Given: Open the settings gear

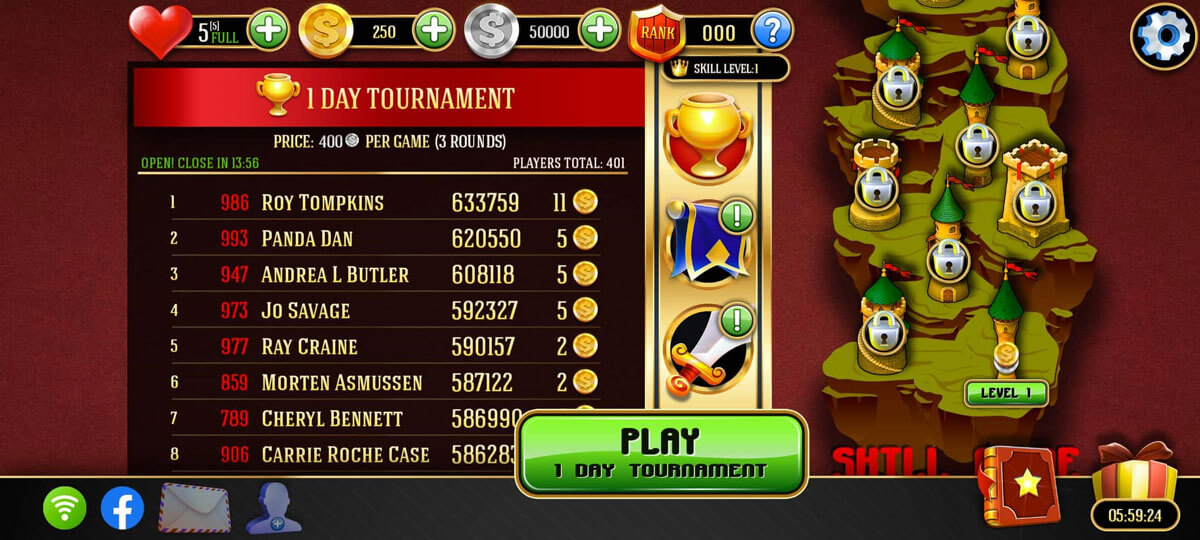Looking at the screenshot, I should tap(1162, 37).
